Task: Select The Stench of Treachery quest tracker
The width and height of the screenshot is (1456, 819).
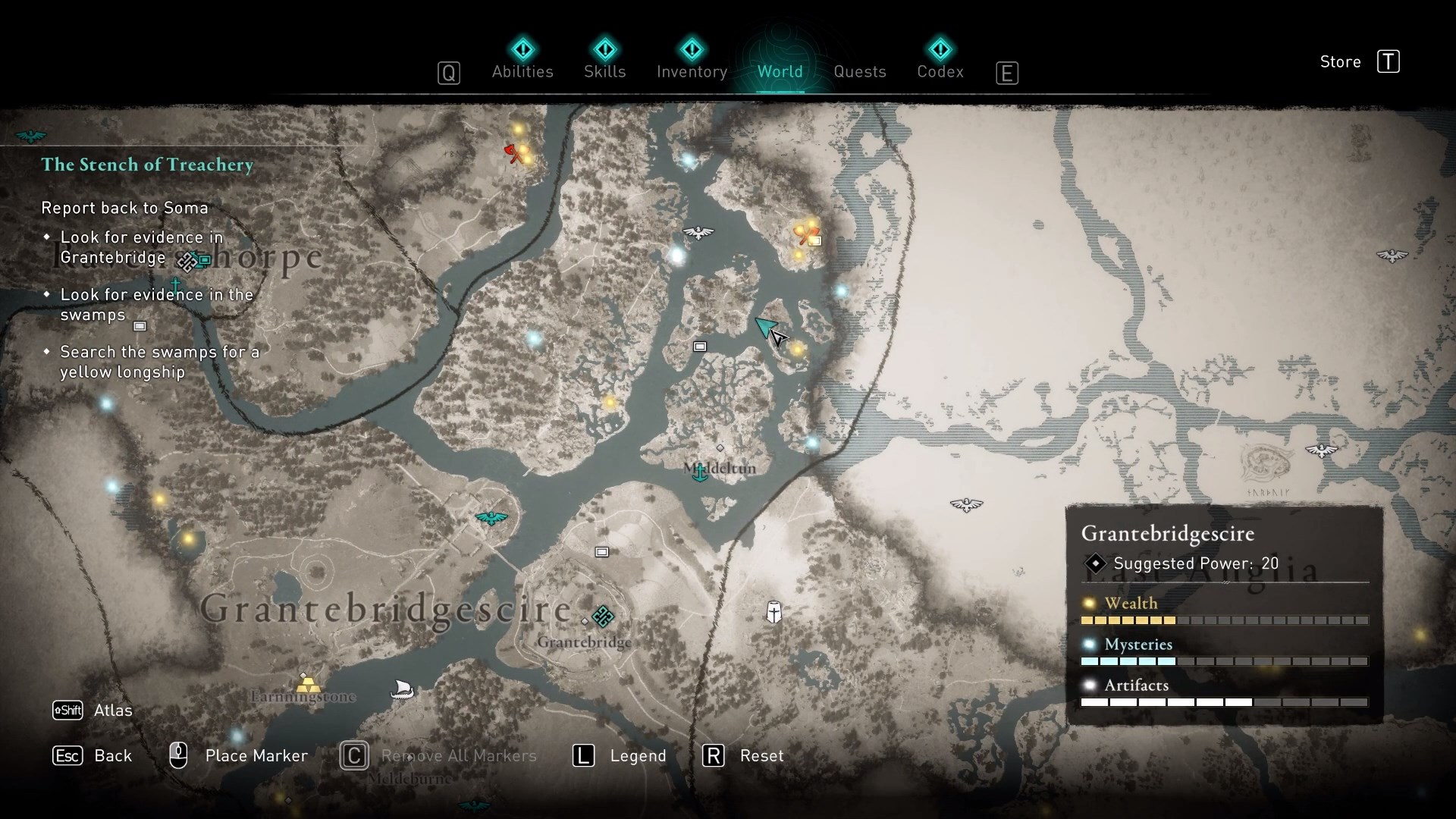Action: (x=147, y=165)
